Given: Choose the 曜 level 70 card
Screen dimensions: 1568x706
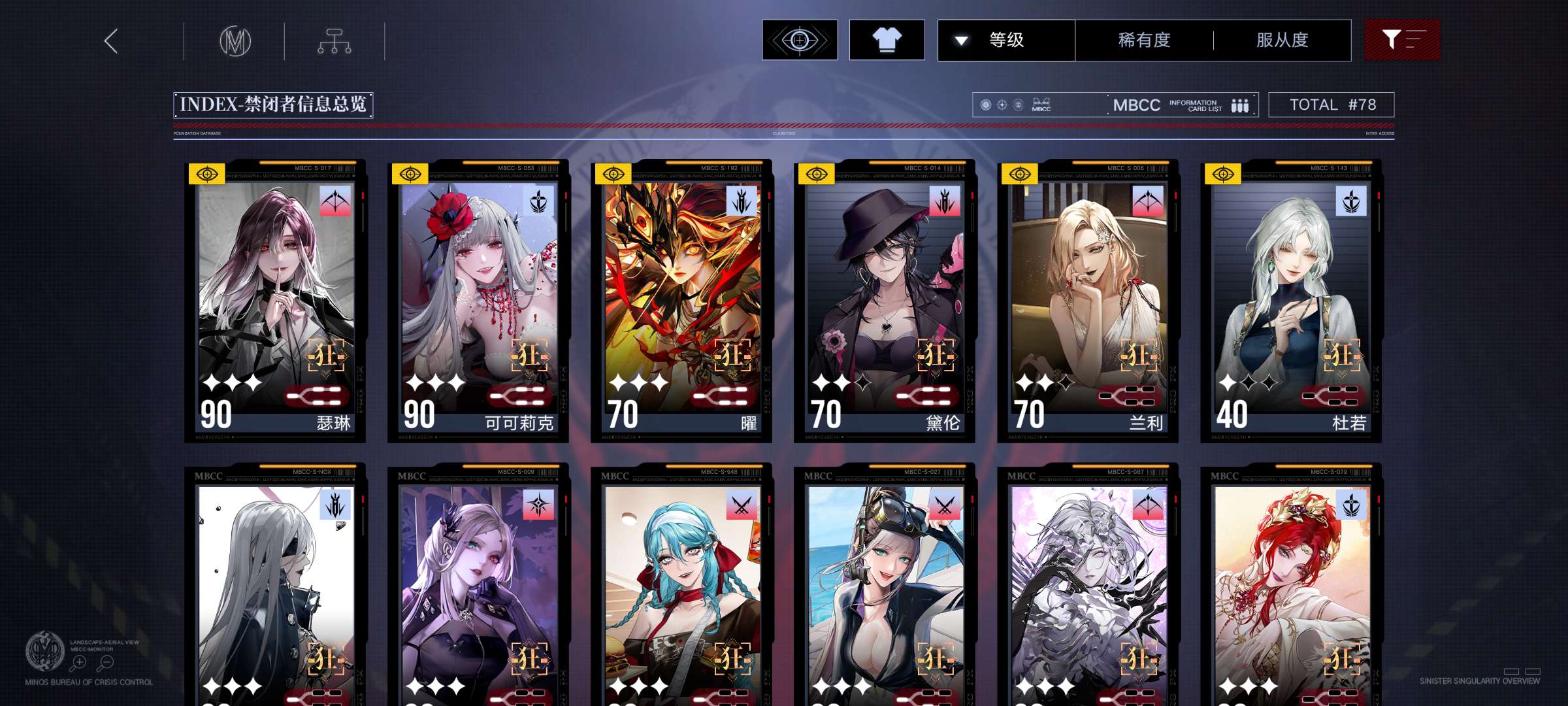Looking at the screenshot, I should pos(681,301).
